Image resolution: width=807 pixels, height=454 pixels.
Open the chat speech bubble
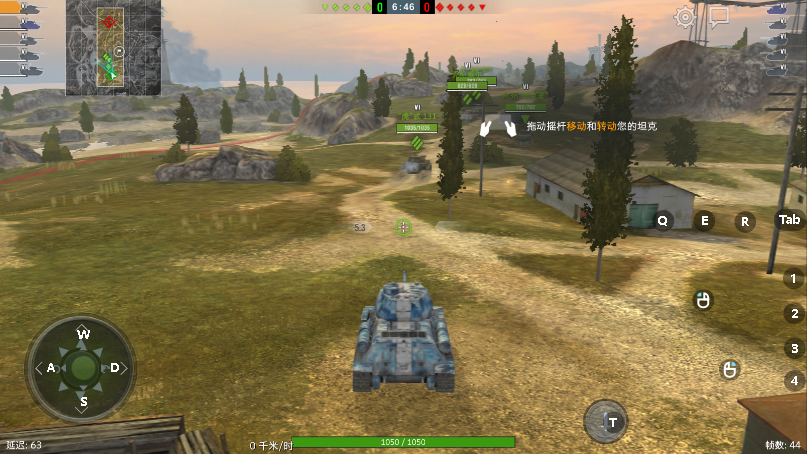pos(719,17)
